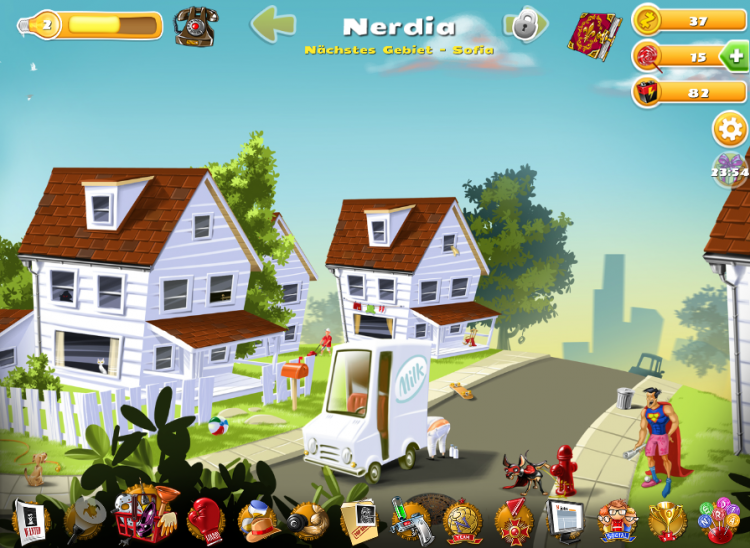Viewport: 750px width, 548px height.
Task: Go to the previous area with left arrow
Action: coord(272,25)
